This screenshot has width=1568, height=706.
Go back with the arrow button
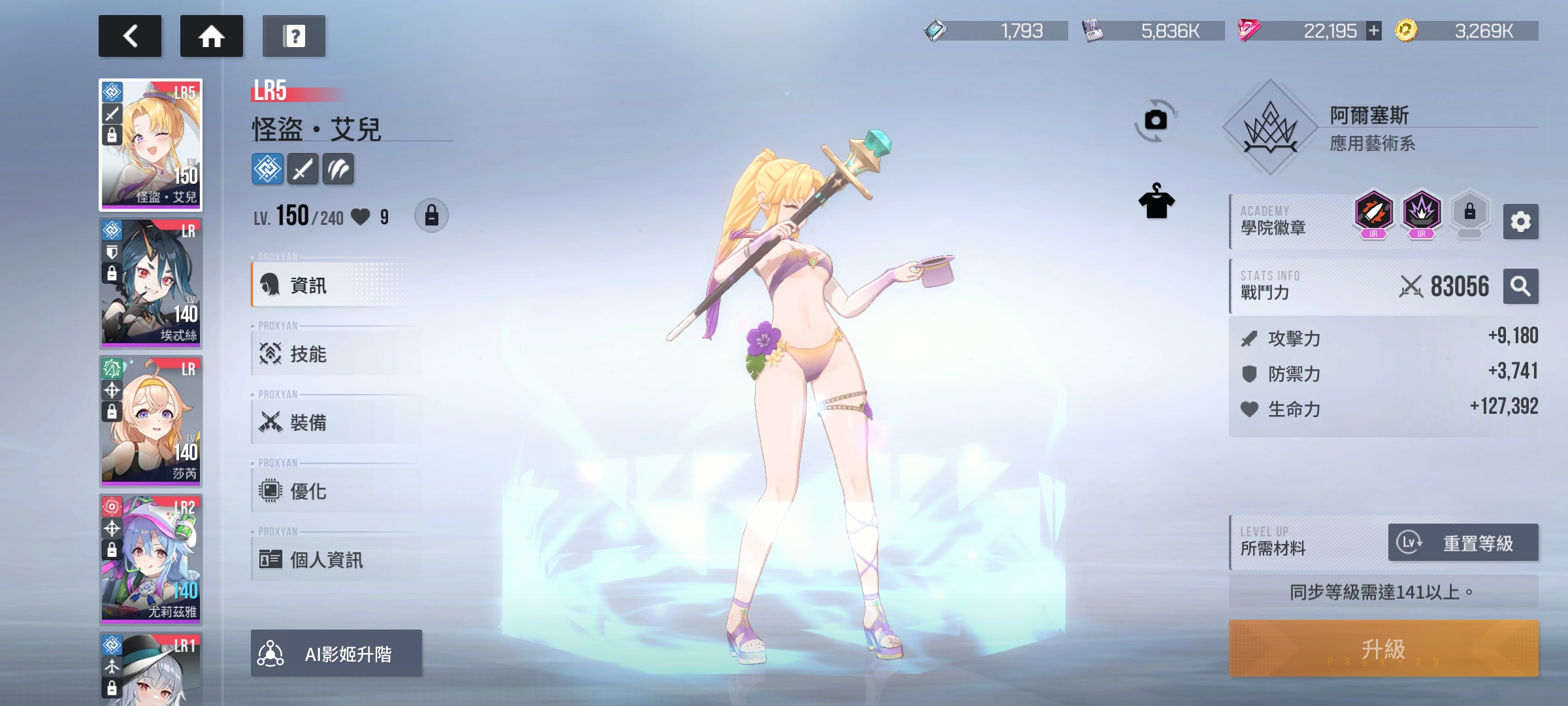pyautogui.click(x=130, y=36)
